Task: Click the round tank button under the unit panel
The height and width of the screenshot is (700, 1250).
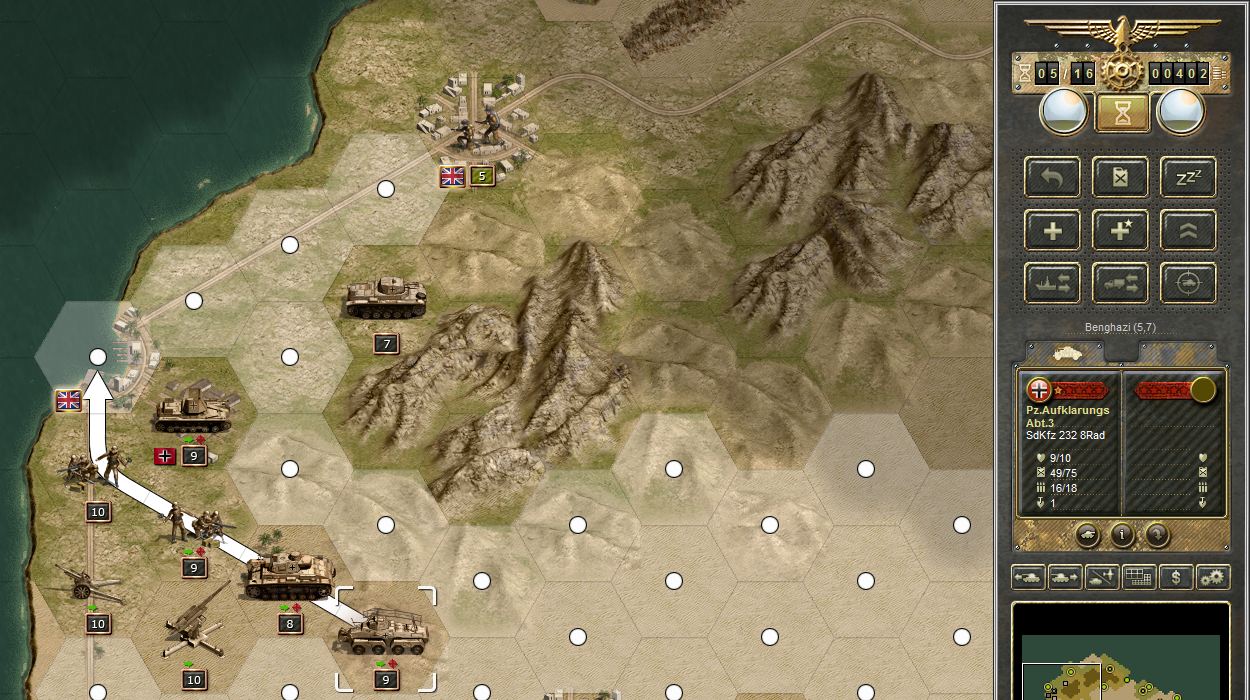Action: 1087,534
